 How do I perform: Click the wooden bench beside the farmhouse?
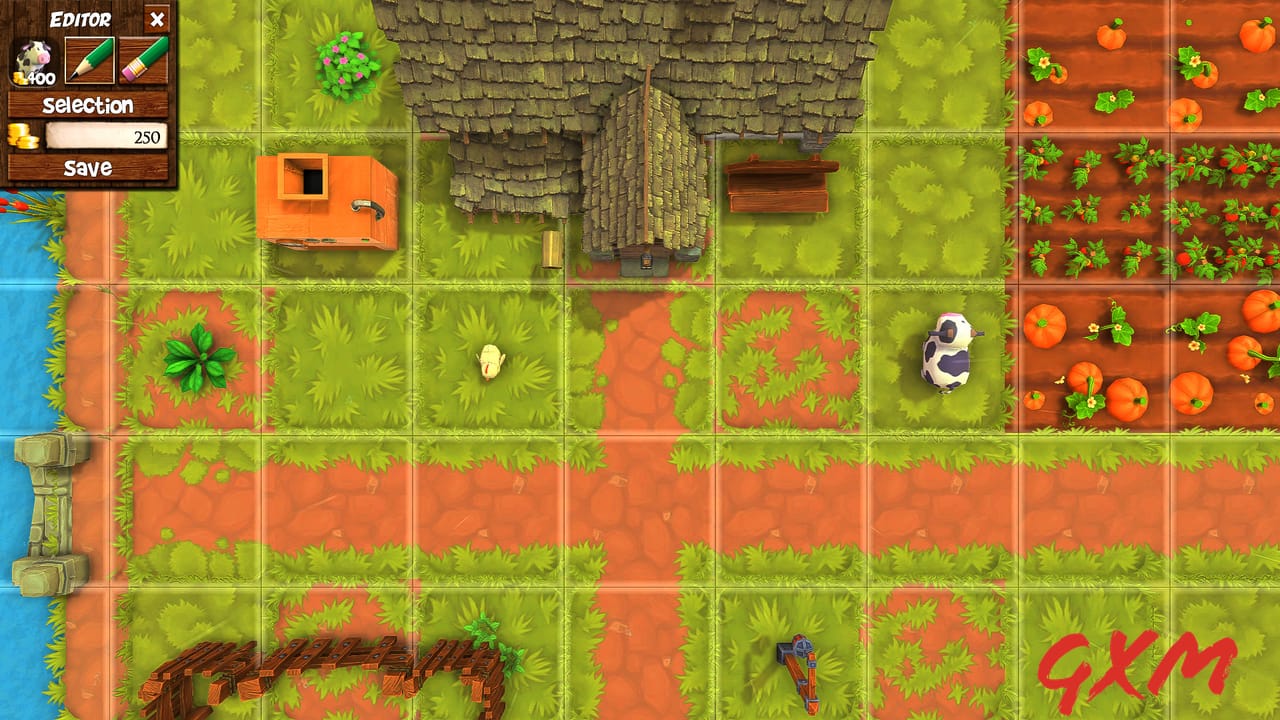tap(778, 185)
